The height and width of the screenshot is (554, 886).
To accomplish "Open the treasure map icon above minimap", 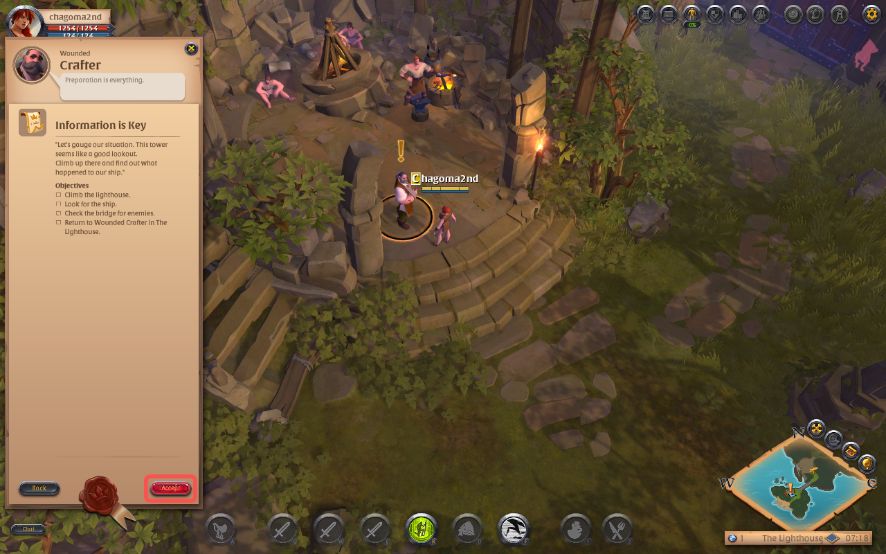I will pyautogui.click(x=851, y=449).
